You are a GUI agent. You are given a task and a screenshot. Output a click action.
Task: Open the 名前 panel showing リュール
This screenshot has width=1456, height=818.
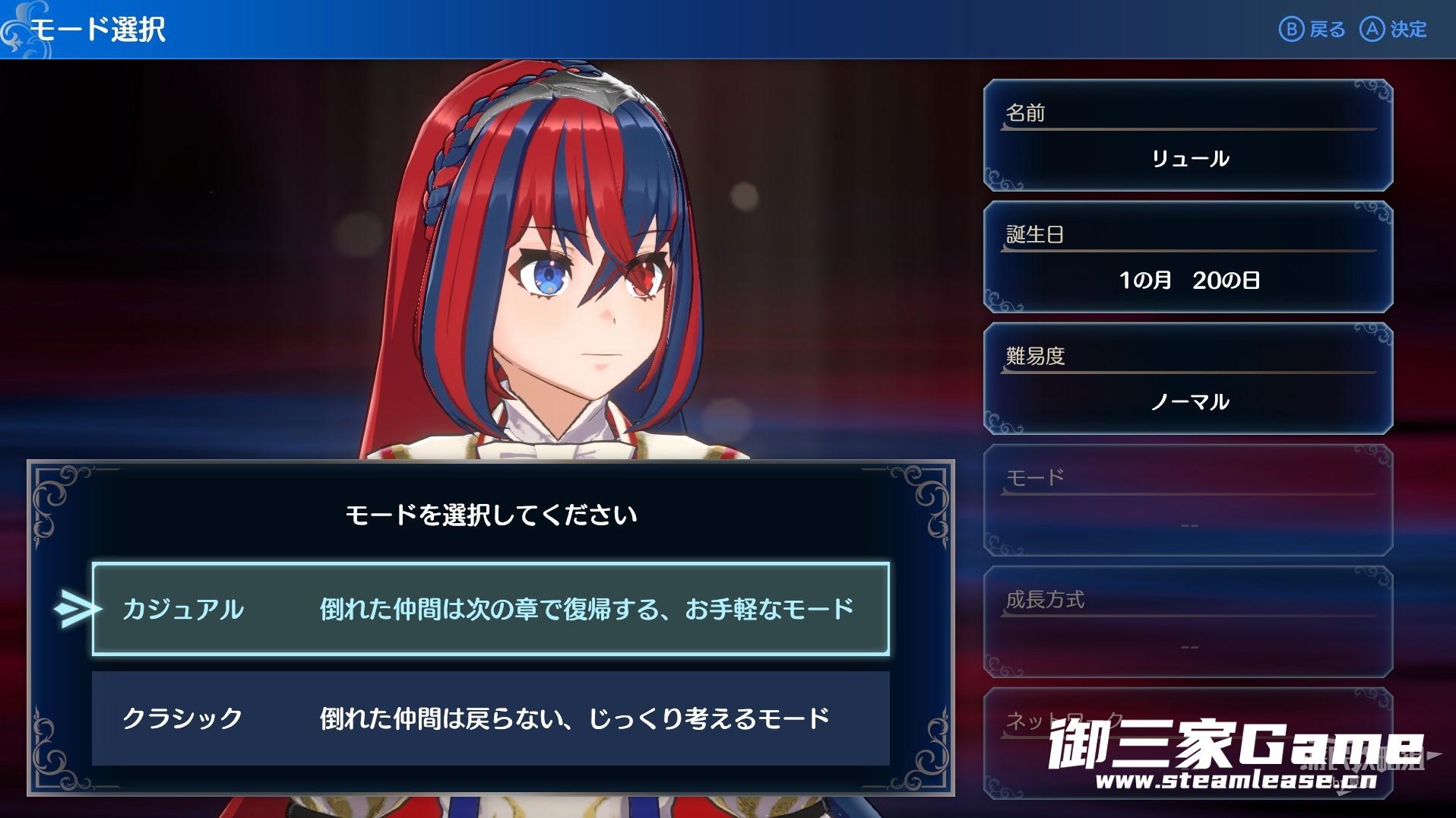1188,135
